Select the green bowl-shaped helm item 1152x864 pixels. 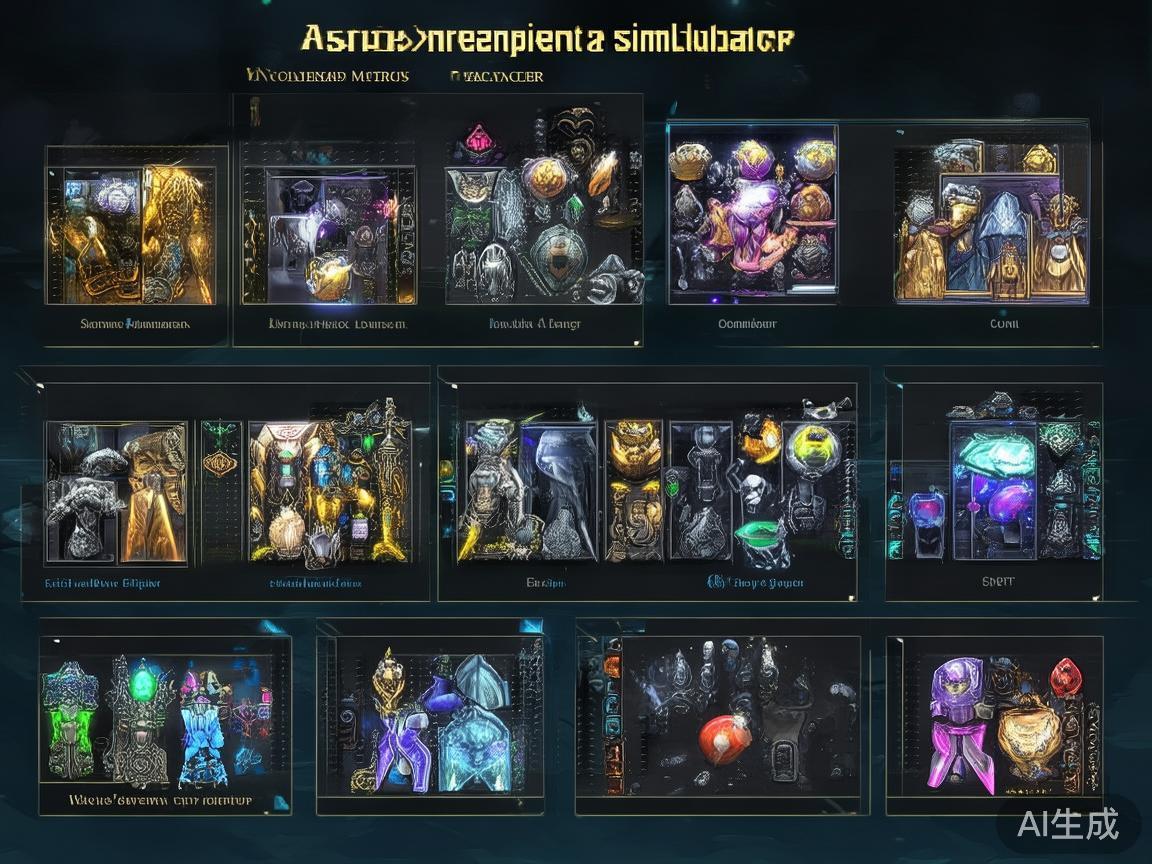(x=762, y=537)
